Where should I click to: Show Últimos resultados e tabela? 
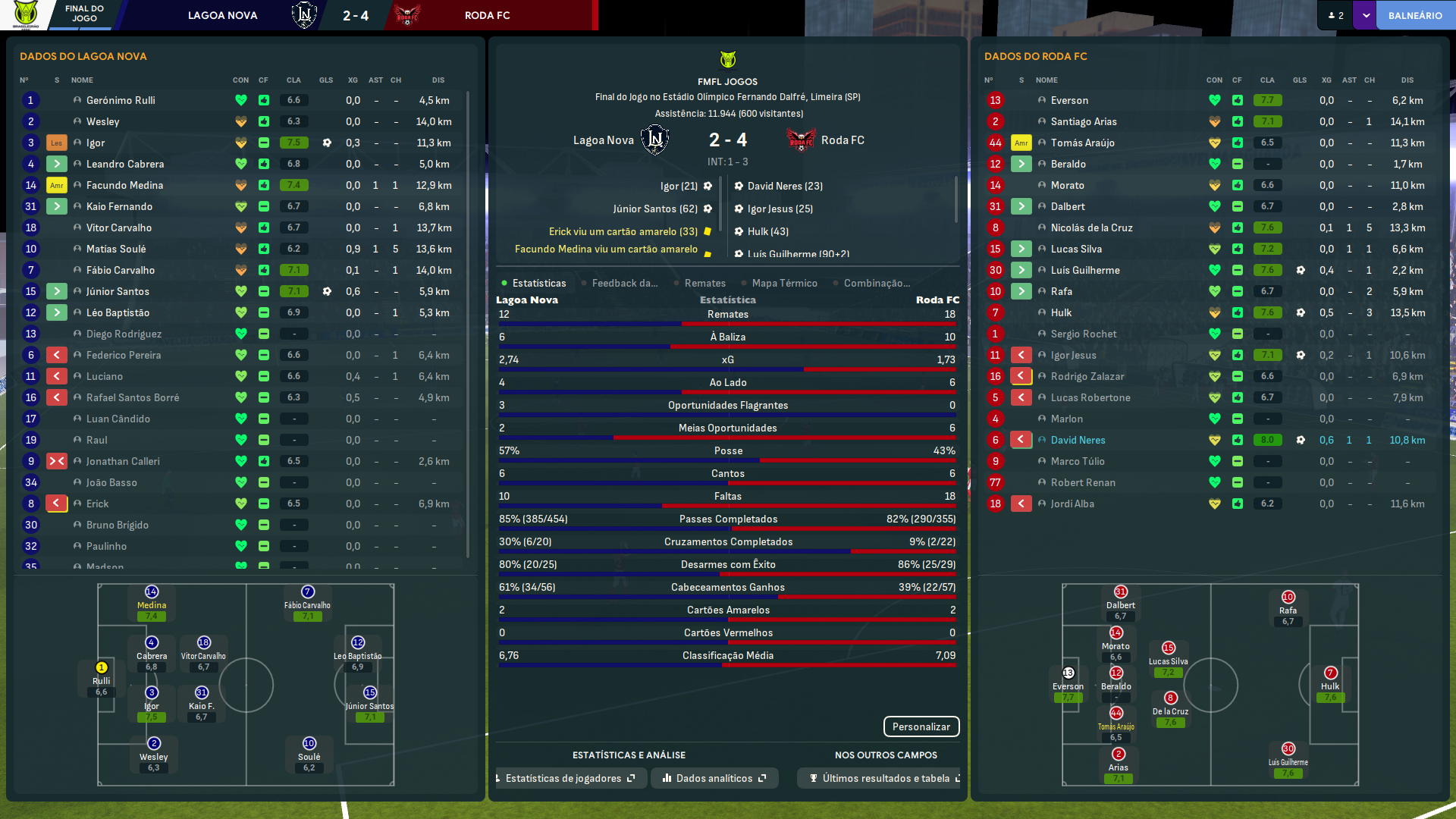[884, 778]
